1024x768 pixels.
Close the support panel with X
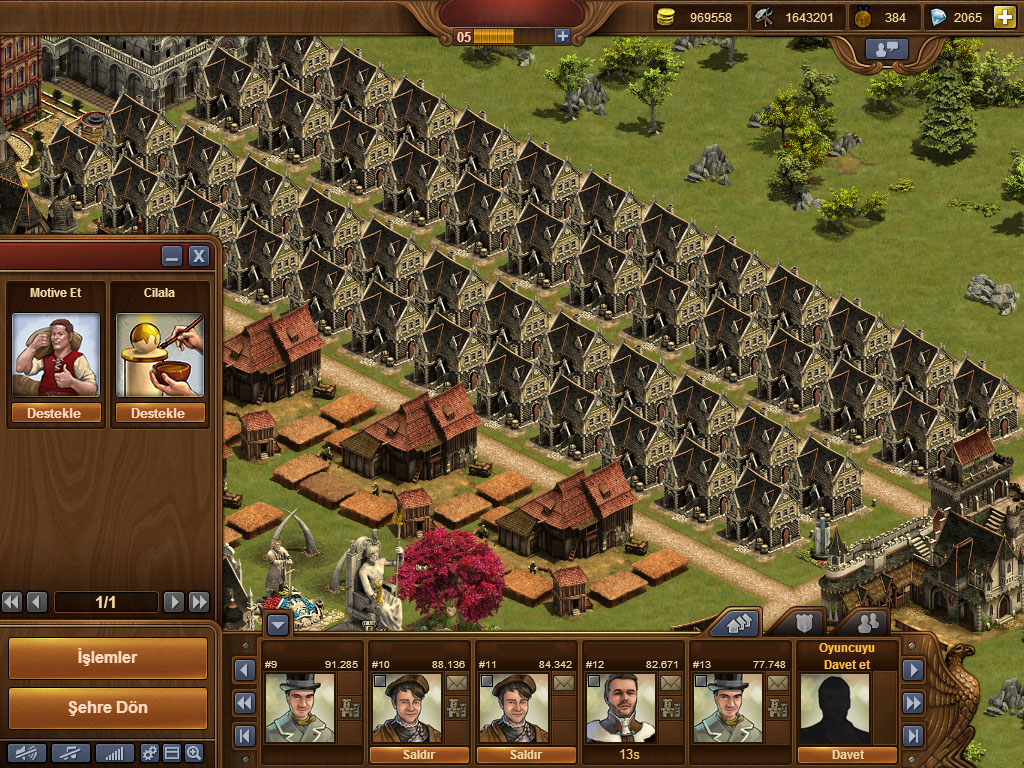point(199,256)
